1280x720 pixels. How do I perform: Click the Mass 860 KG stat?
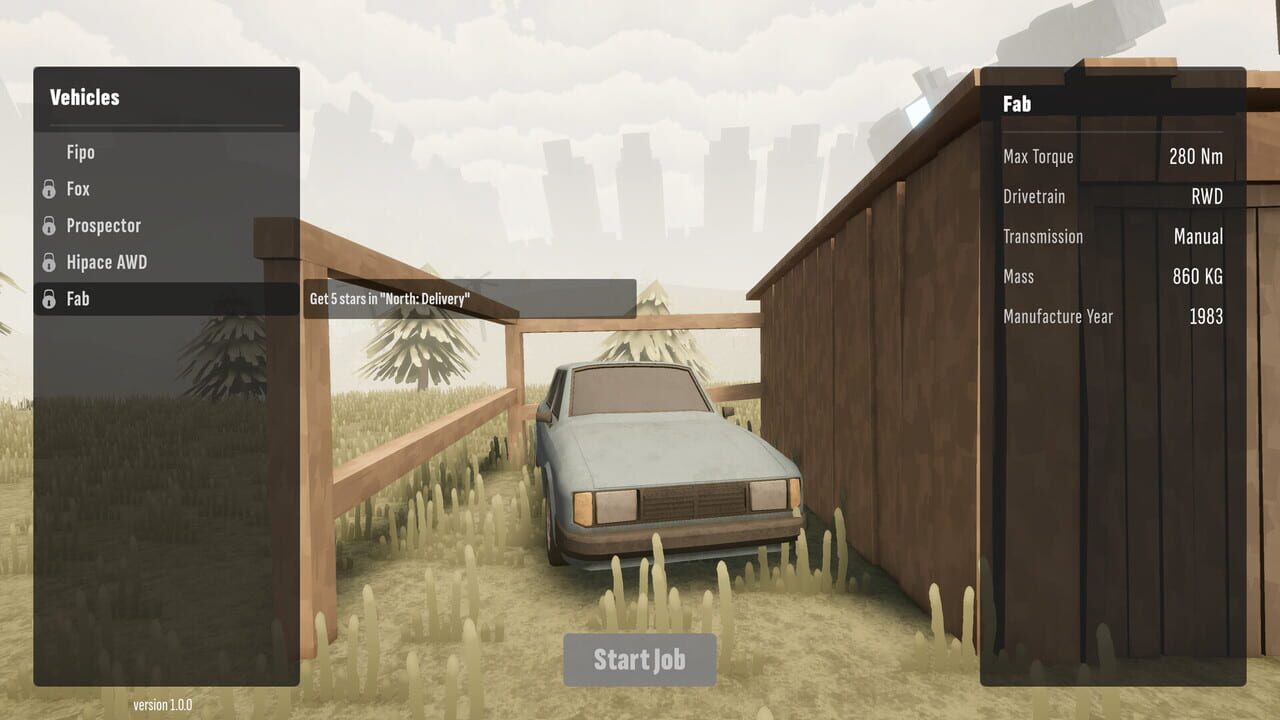[1195, 277]
